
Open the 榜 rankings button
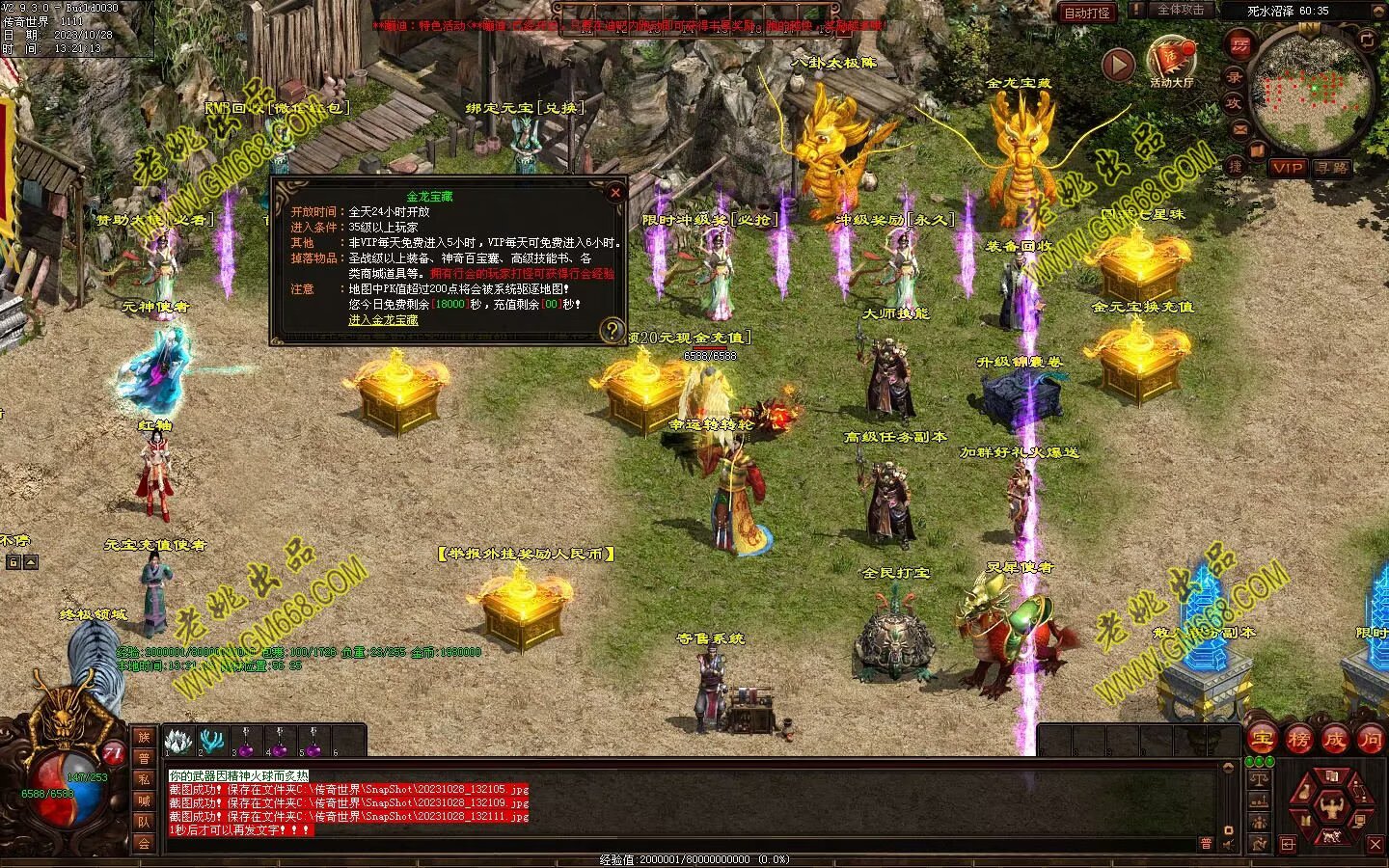pyautogui.click(x=1298, y=740)
